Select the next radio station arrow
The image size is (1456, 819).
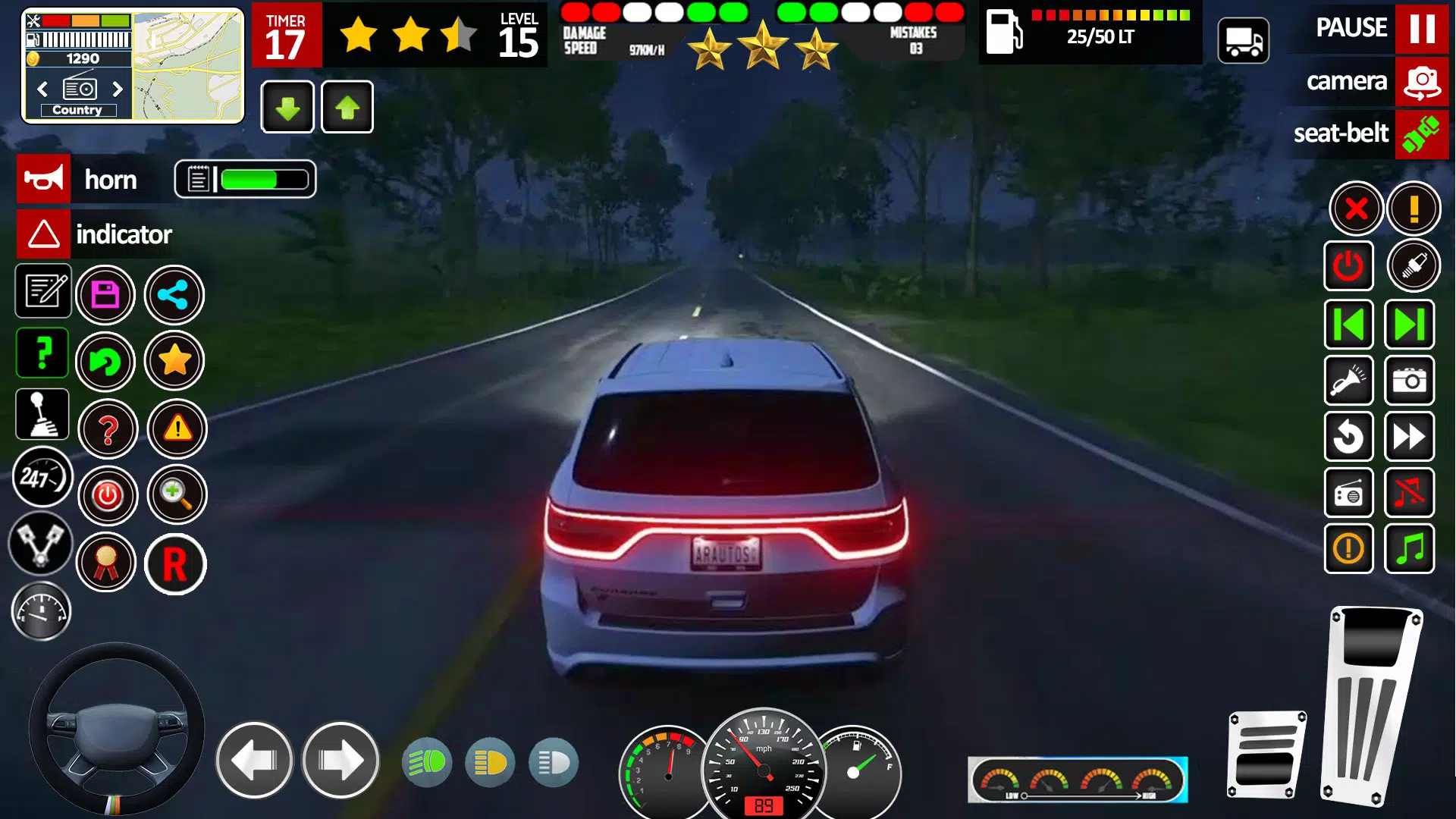pyautogui.click(x=118, y=89)
